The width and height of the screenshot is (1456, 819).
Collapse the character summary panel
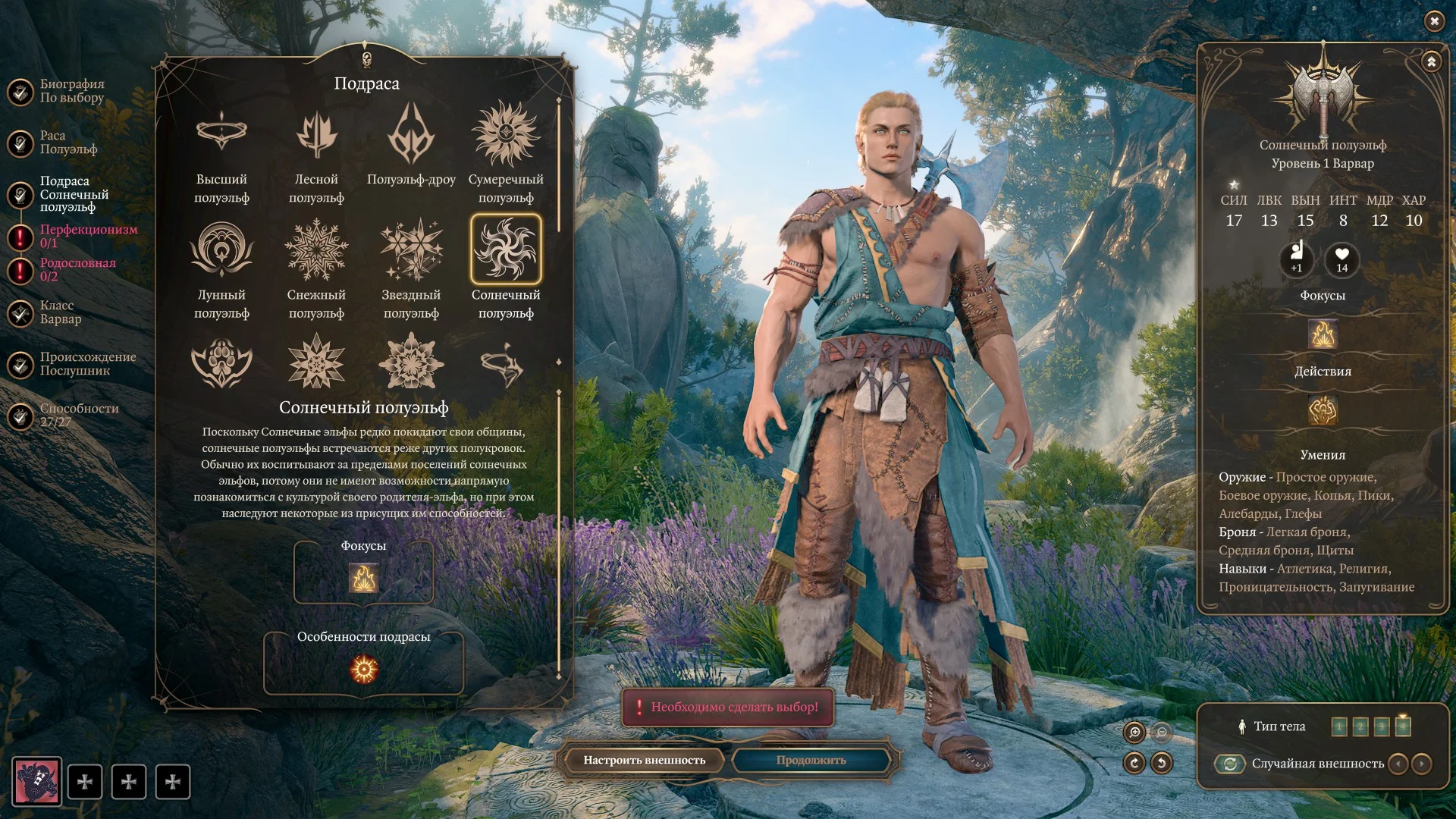click(x=1431, y=61)
